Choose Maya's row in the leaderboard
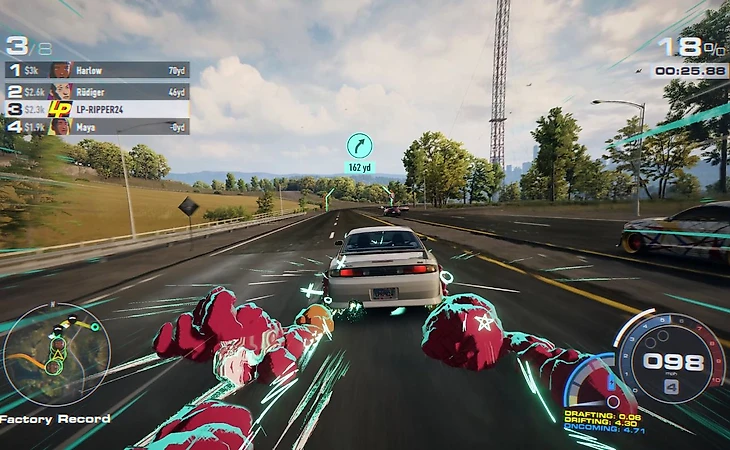 [98, 127]
